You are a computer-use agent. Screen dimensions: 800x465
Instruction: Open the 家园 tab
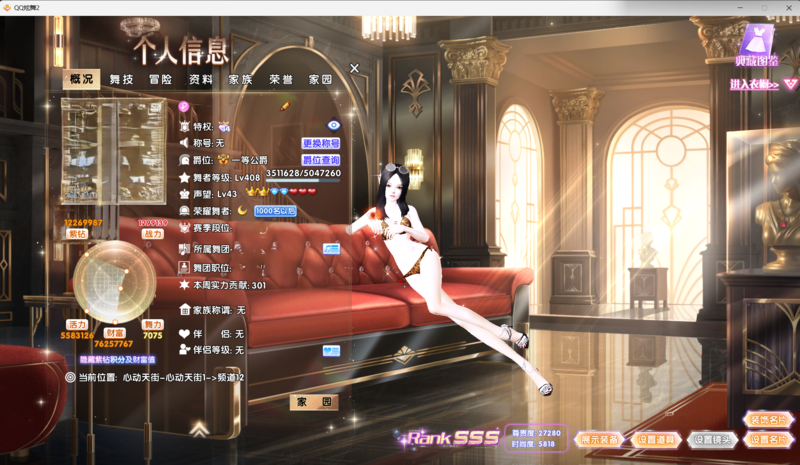pyautogui.click(x=320, y=79)
